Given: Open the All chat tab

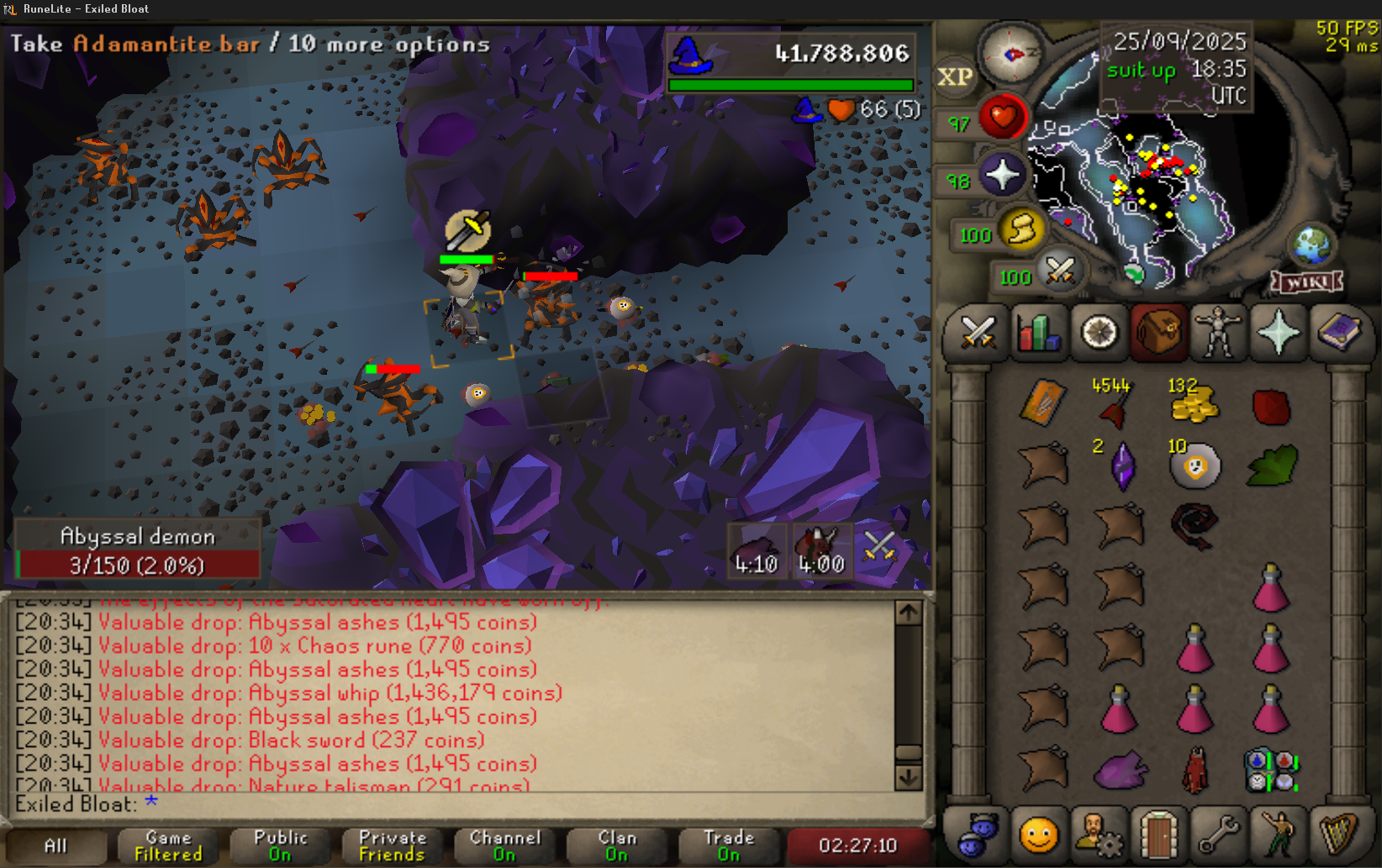Looking at the screenshot, I should click(x=55, y=845).
